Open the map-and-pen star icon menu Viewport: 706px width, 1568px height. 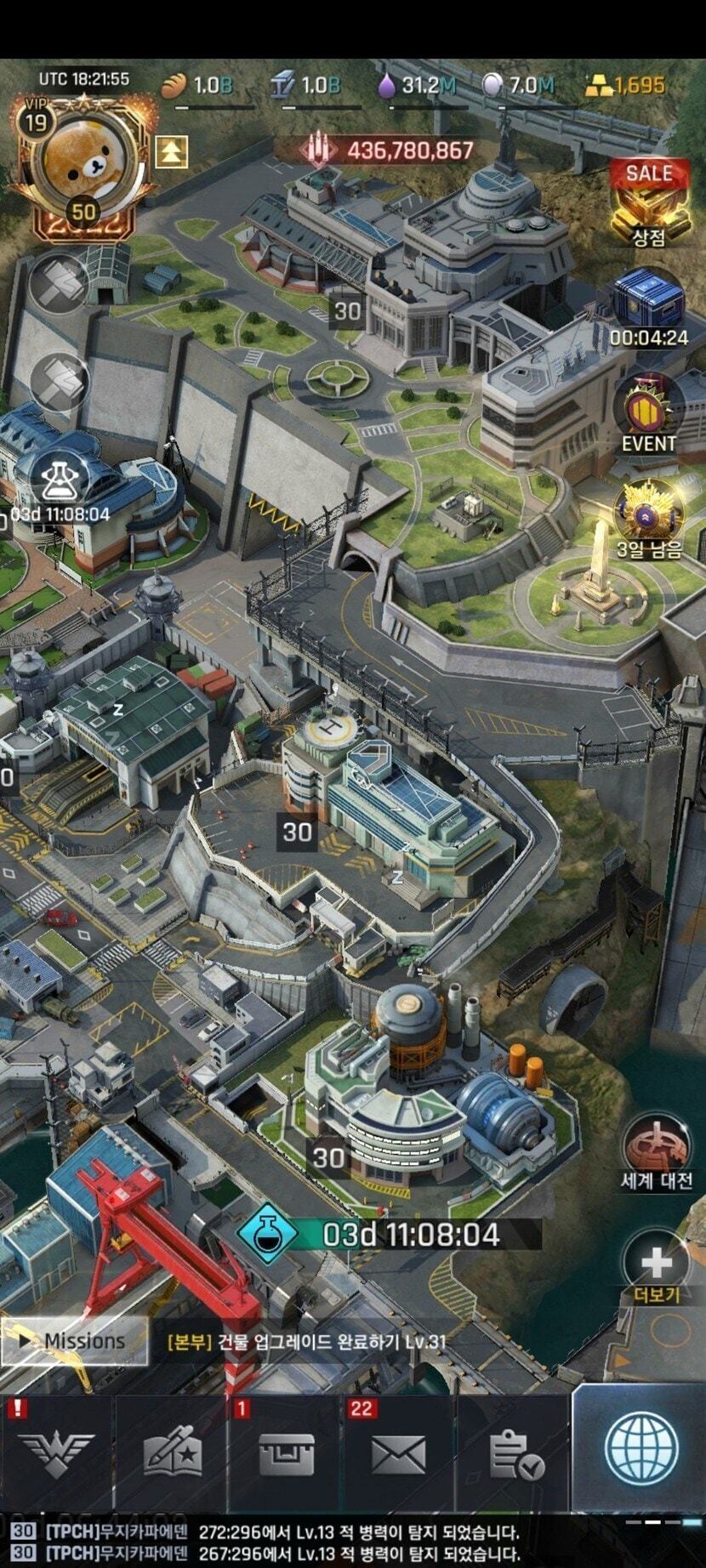pyautogui.click(x=171, y=1456)
